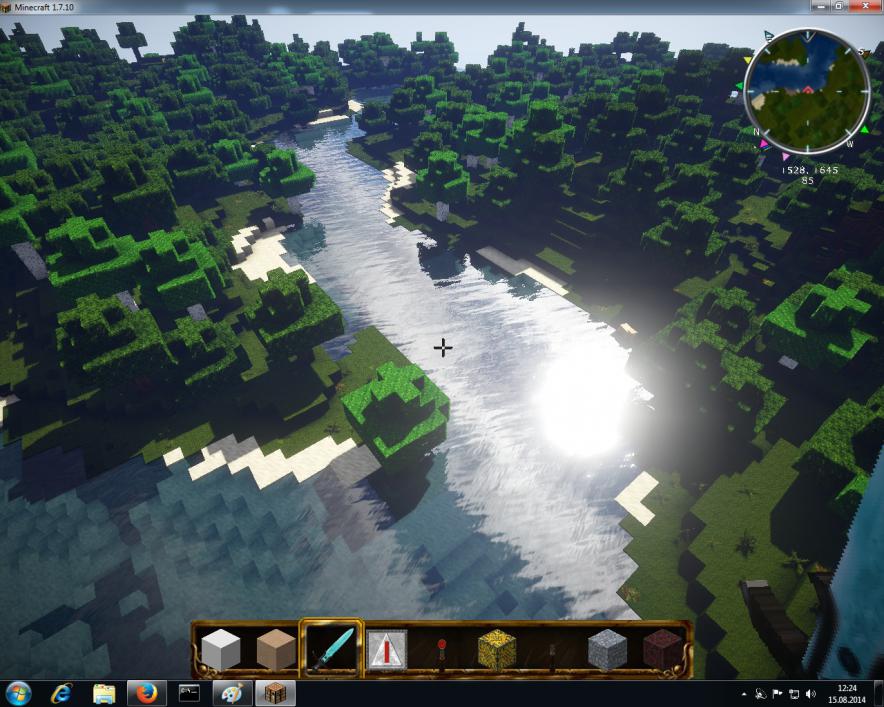Select the red triangle sign item
This screenshot has height=707, width=884.
386,650
